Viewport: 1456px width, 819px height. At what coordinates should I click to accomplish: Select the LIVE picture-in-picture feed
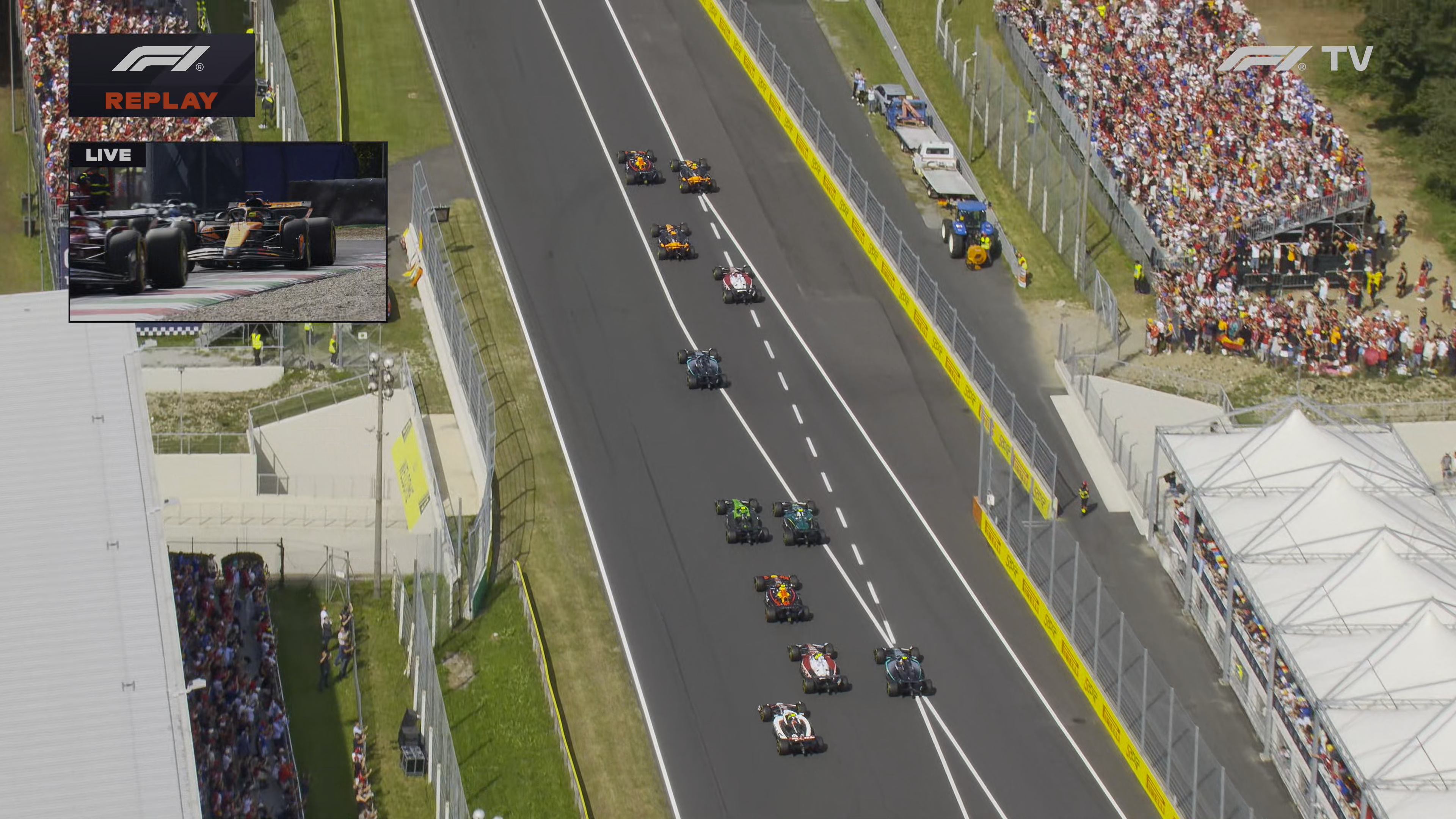(228, 232)
